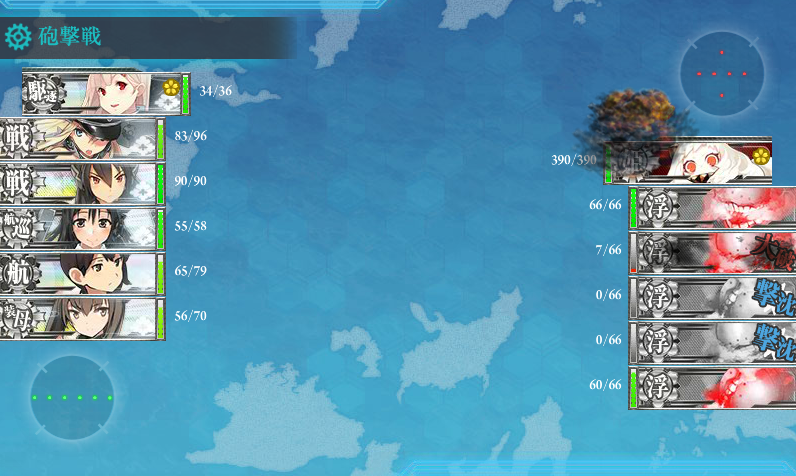
Task: Pick the carrier banner showing 65/79 HP
Action: click(x=80, y=273)
